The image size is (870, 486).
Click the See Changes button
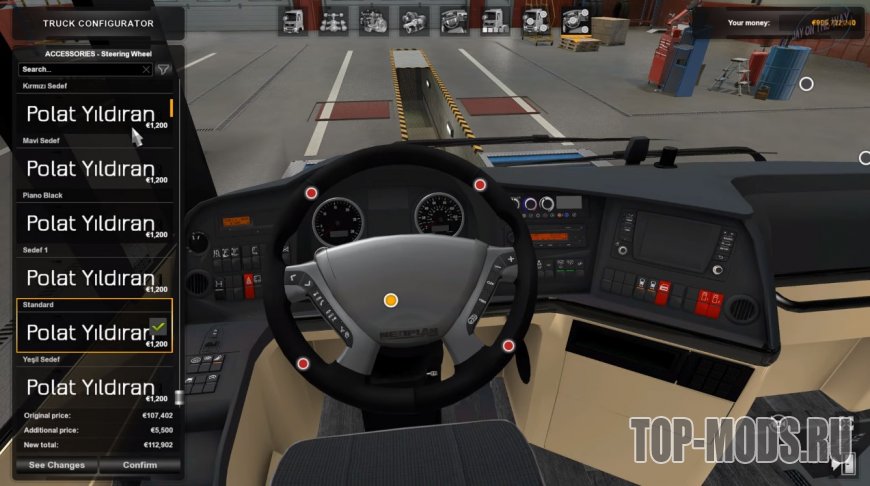coord(57,465)
